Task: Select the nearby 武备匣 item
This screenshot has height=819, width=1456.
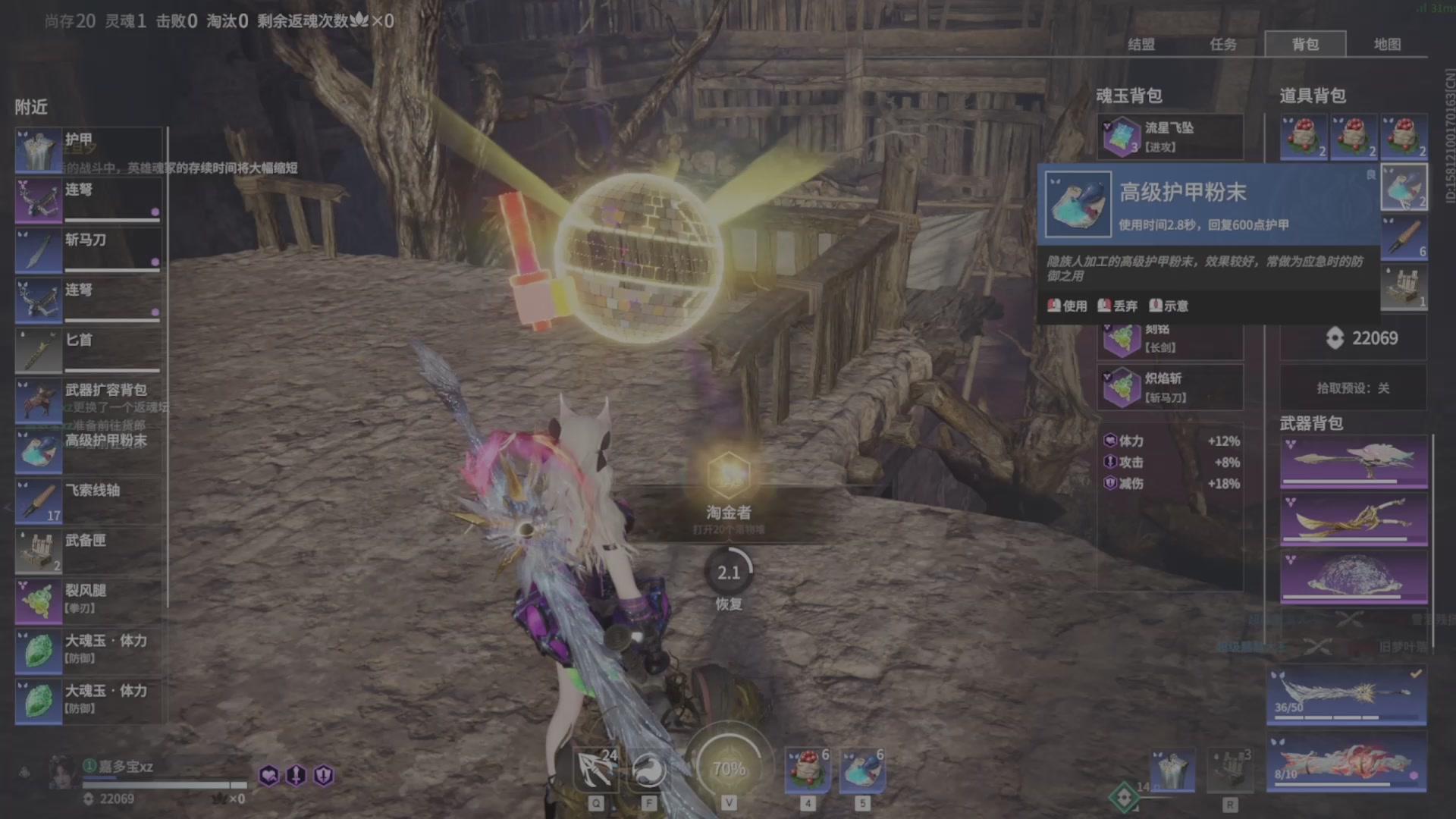Action: [x=88, y=551]
